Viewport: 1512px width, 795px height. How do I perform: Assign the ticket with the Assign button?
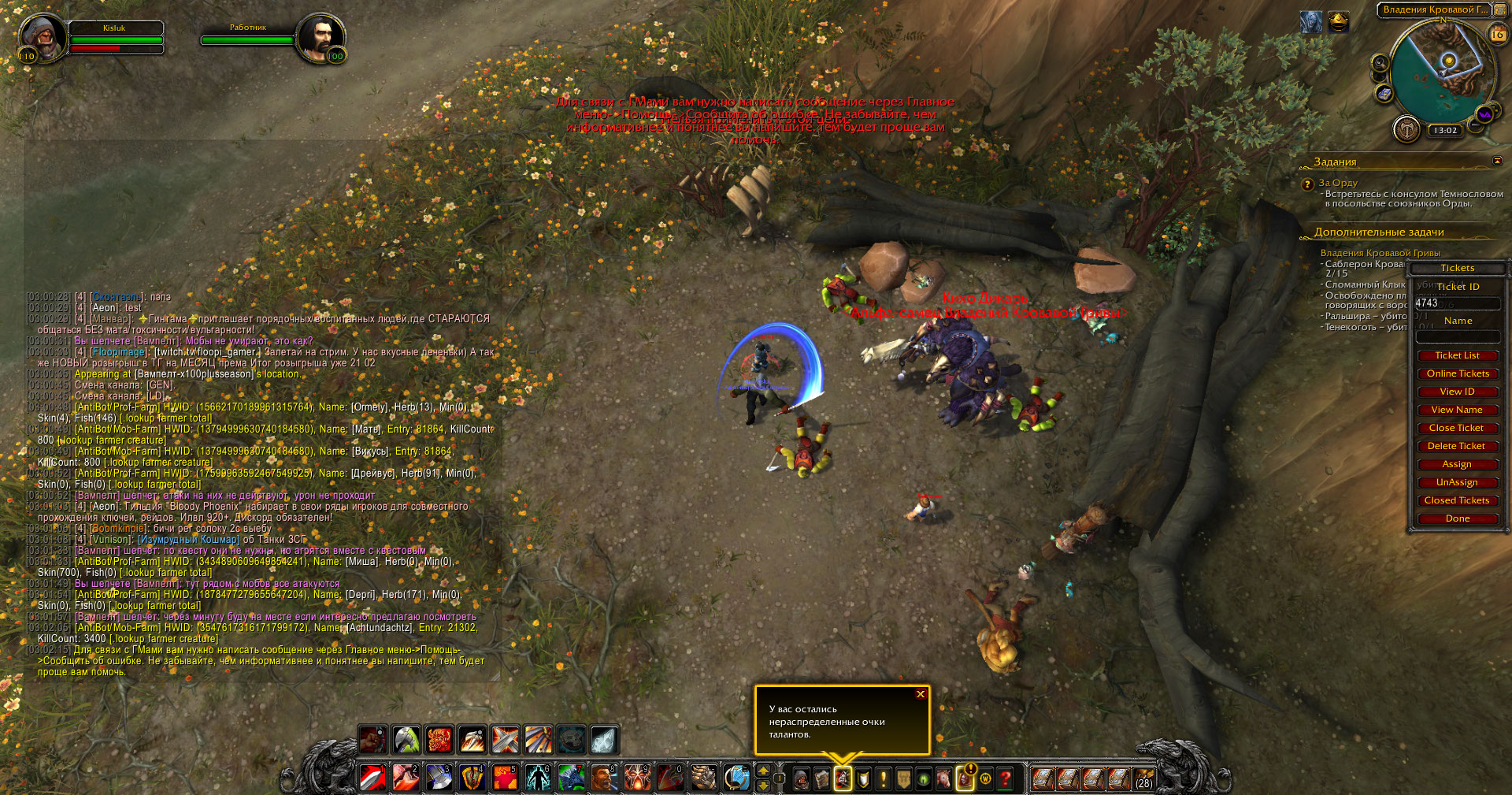(1457, 464)
